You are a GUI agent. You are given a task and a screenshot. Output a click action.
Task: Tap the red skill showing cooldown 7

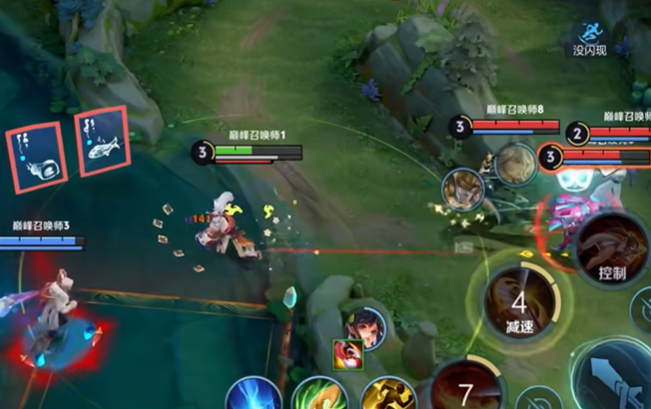[x=466, y=388]
